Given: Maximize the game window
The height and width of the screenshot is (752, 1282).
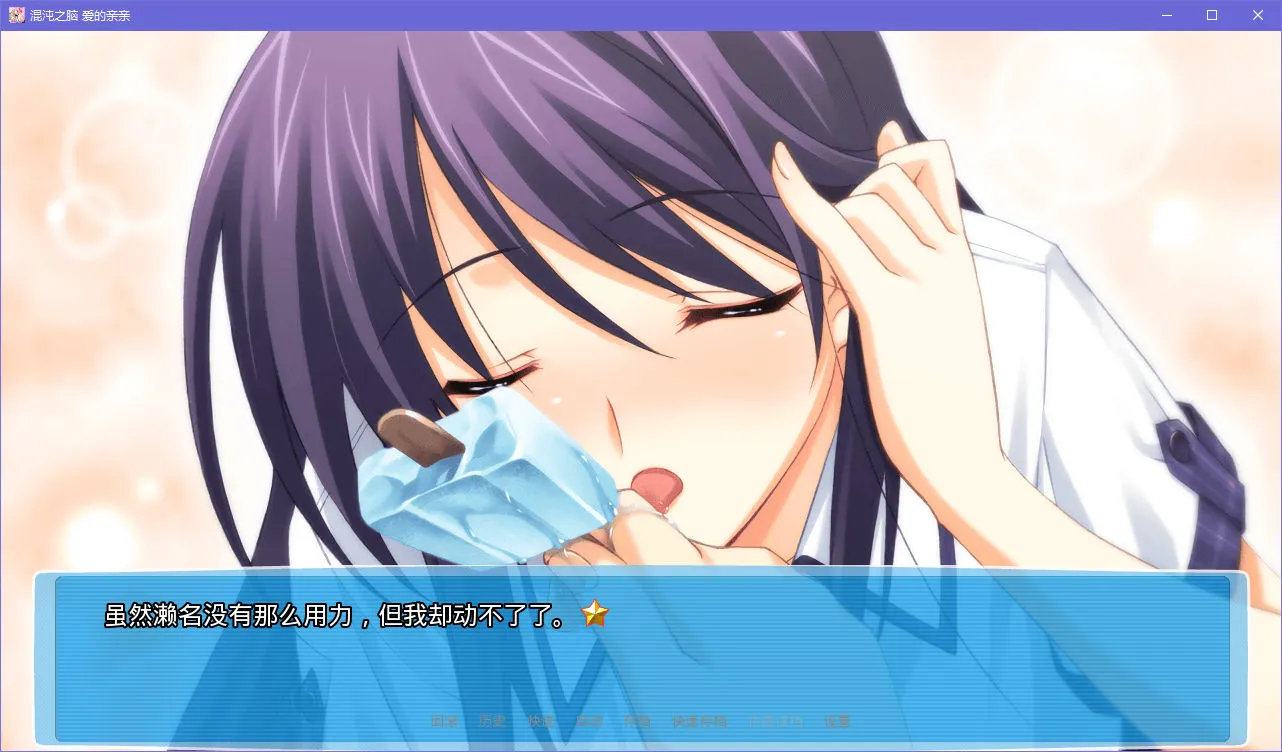Looking at the screenshot, I should [1211, 15].
